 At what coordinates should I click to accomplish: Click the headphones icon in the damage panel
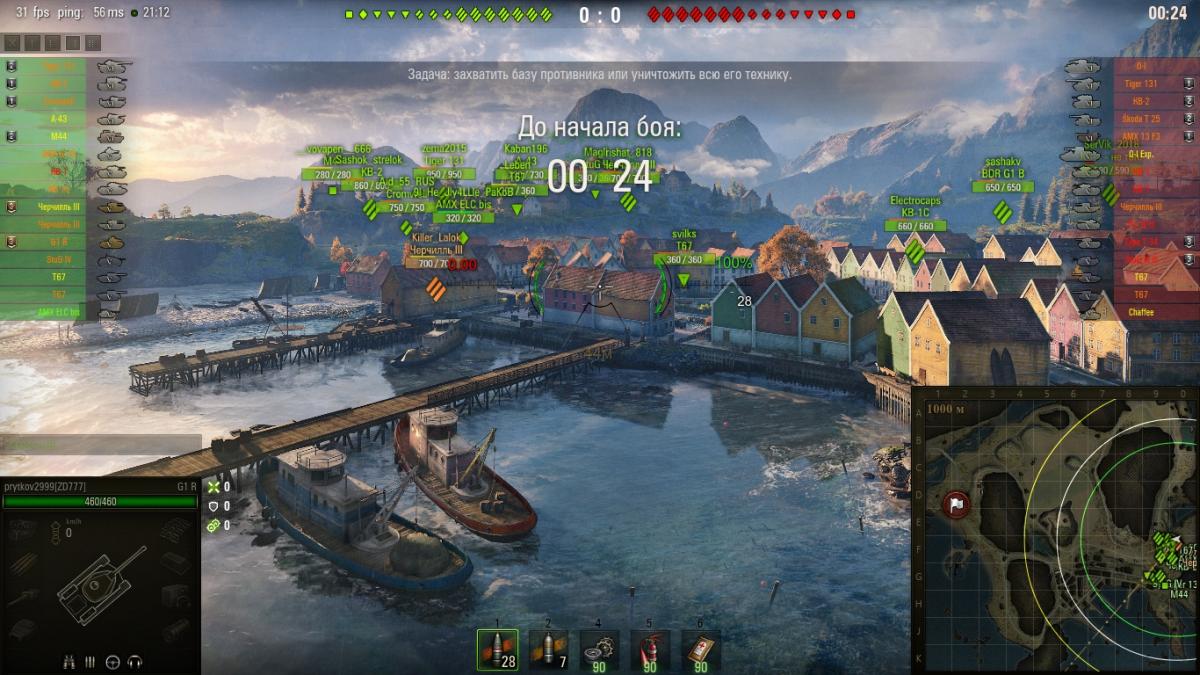134,661
